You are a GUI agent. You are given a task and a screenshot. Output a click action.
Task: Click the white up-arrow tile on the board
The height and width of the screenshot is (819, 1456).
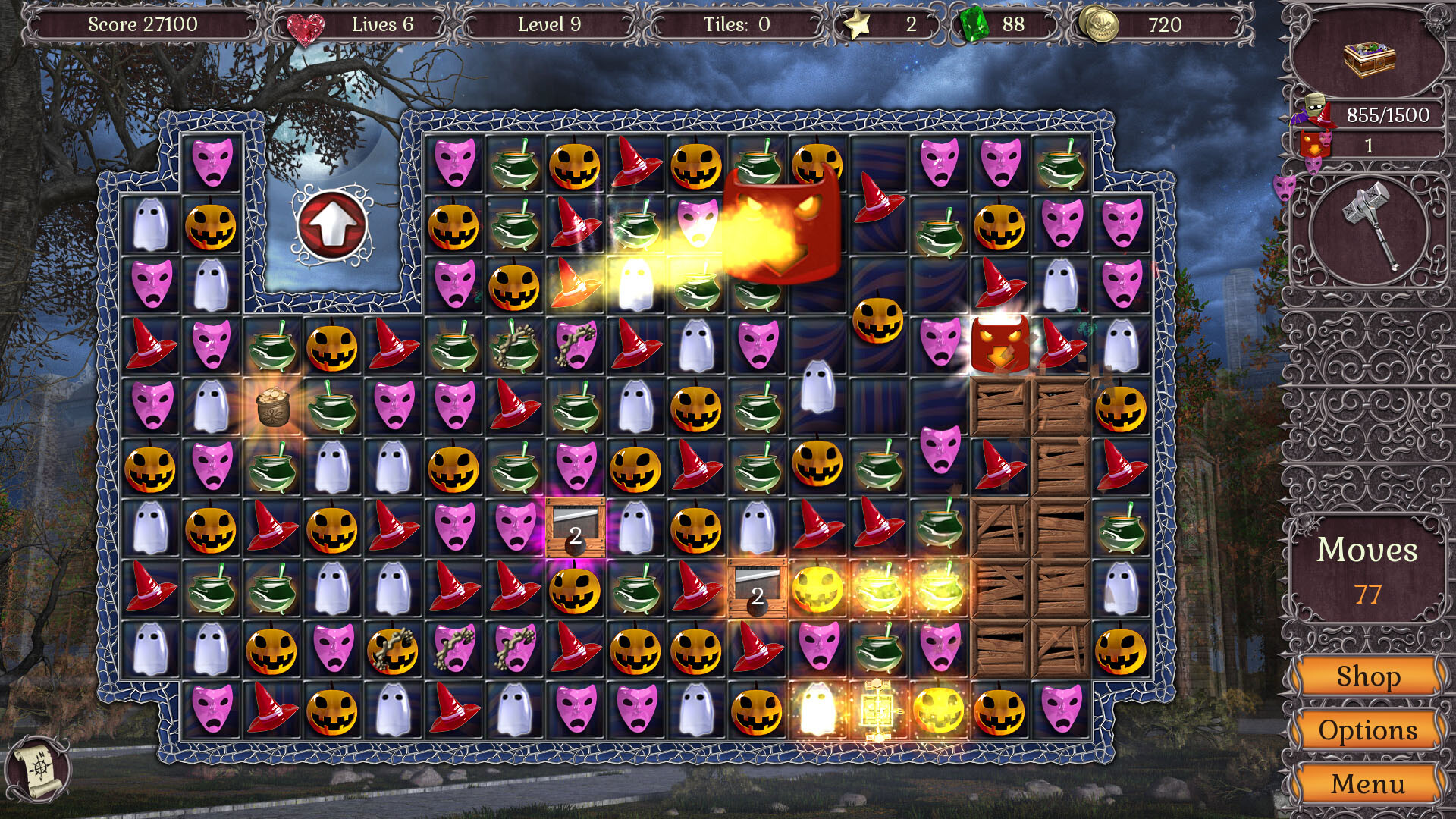pyautogui.click(x=330, y=224)
